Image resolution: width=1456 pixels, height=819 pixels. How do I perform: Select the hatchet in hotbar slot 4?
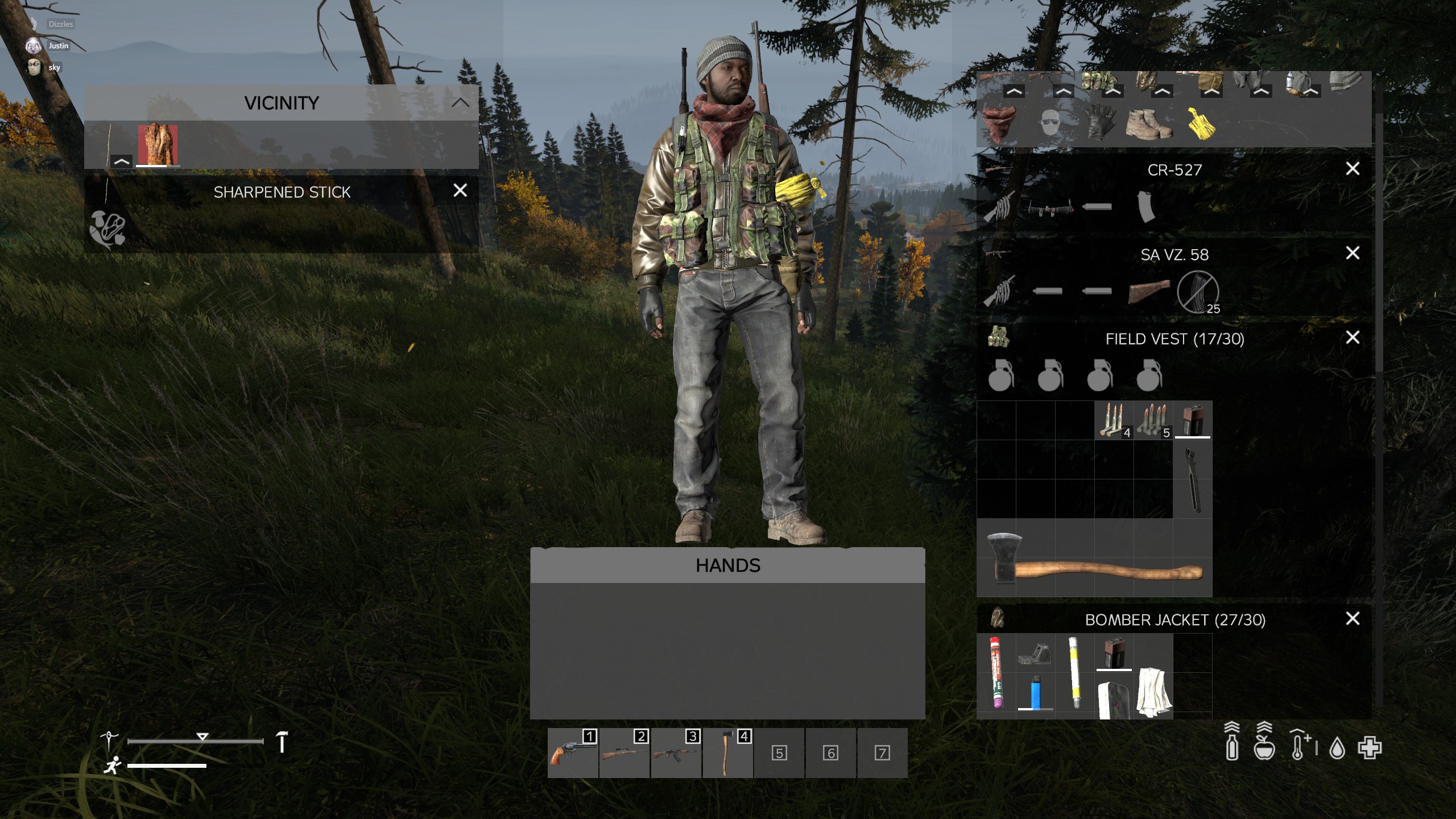pos(729,752)
